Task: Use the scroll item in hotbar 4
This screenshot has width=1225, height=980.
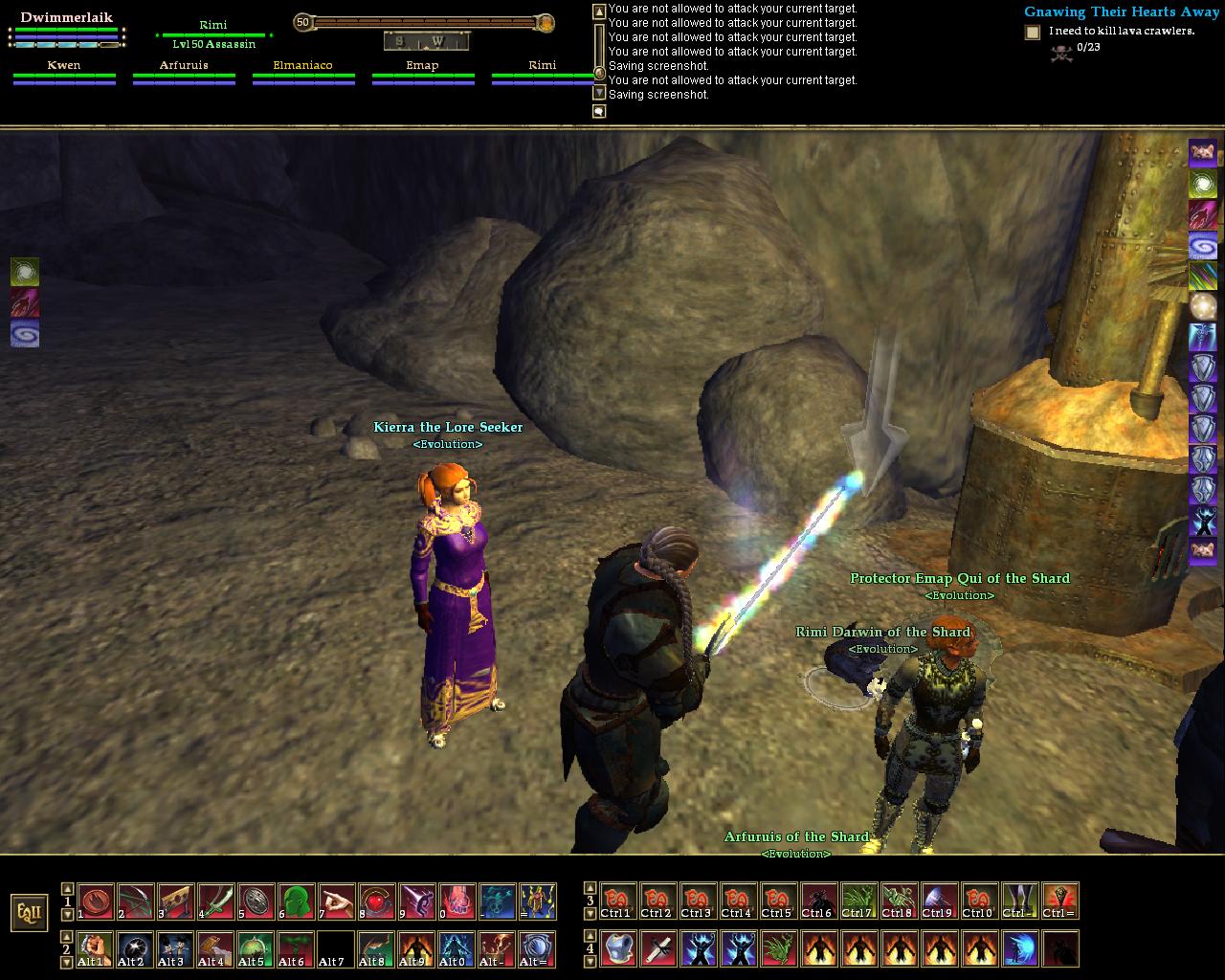Action: tap(657, 948)
